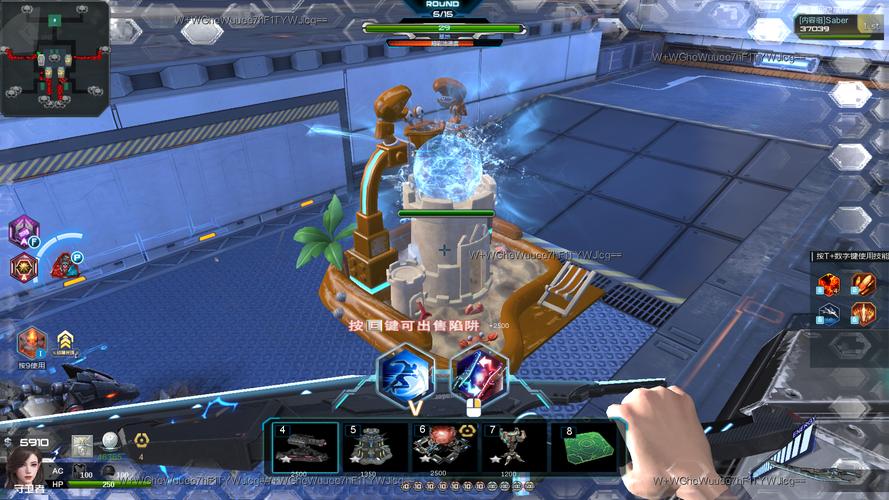
Task: Select the green floor pad in slot 8
Action: (x=585, y=446)
